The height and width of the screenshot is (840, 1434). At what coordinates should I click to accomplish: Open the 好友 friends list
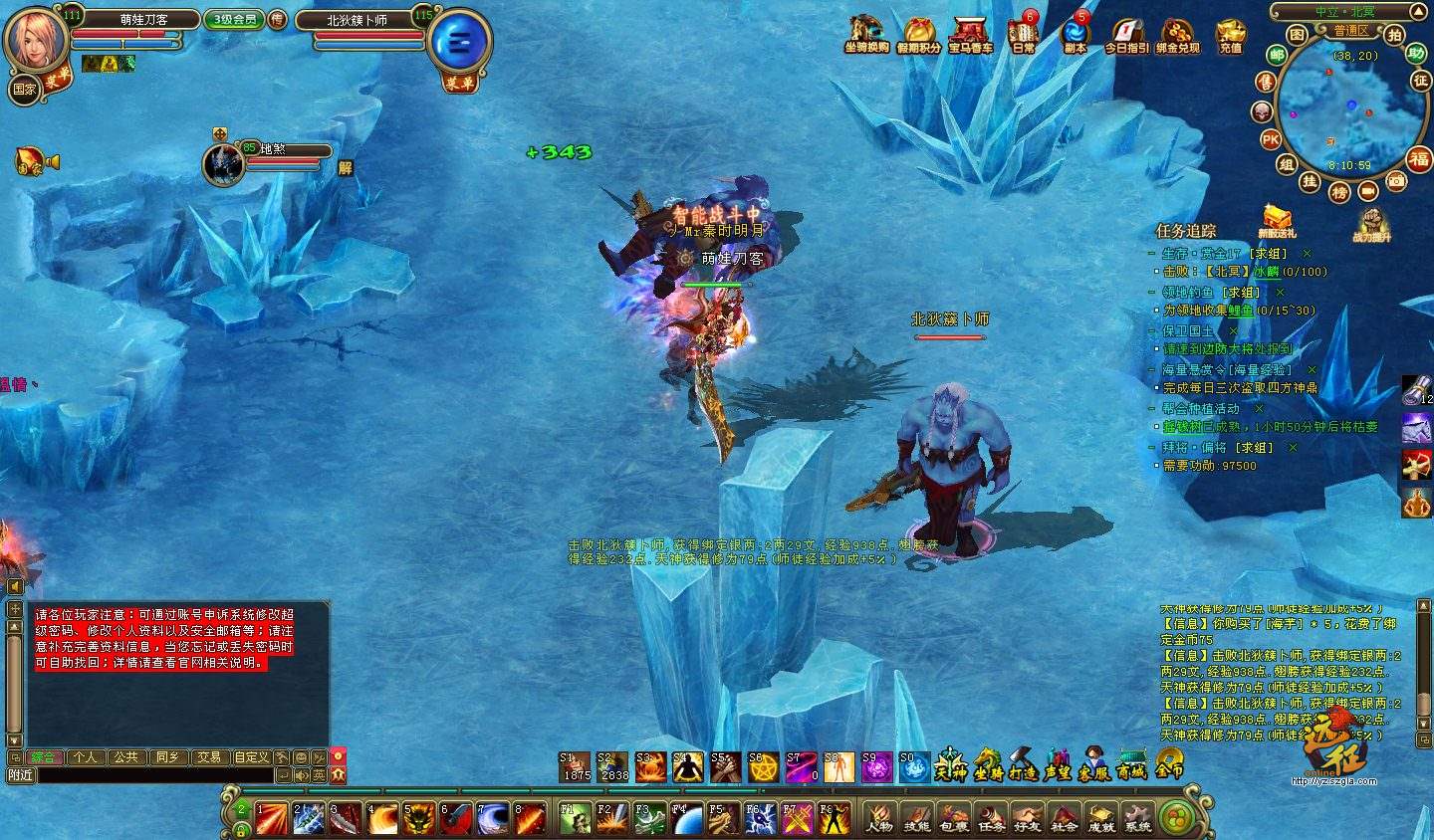[1027, 818]
